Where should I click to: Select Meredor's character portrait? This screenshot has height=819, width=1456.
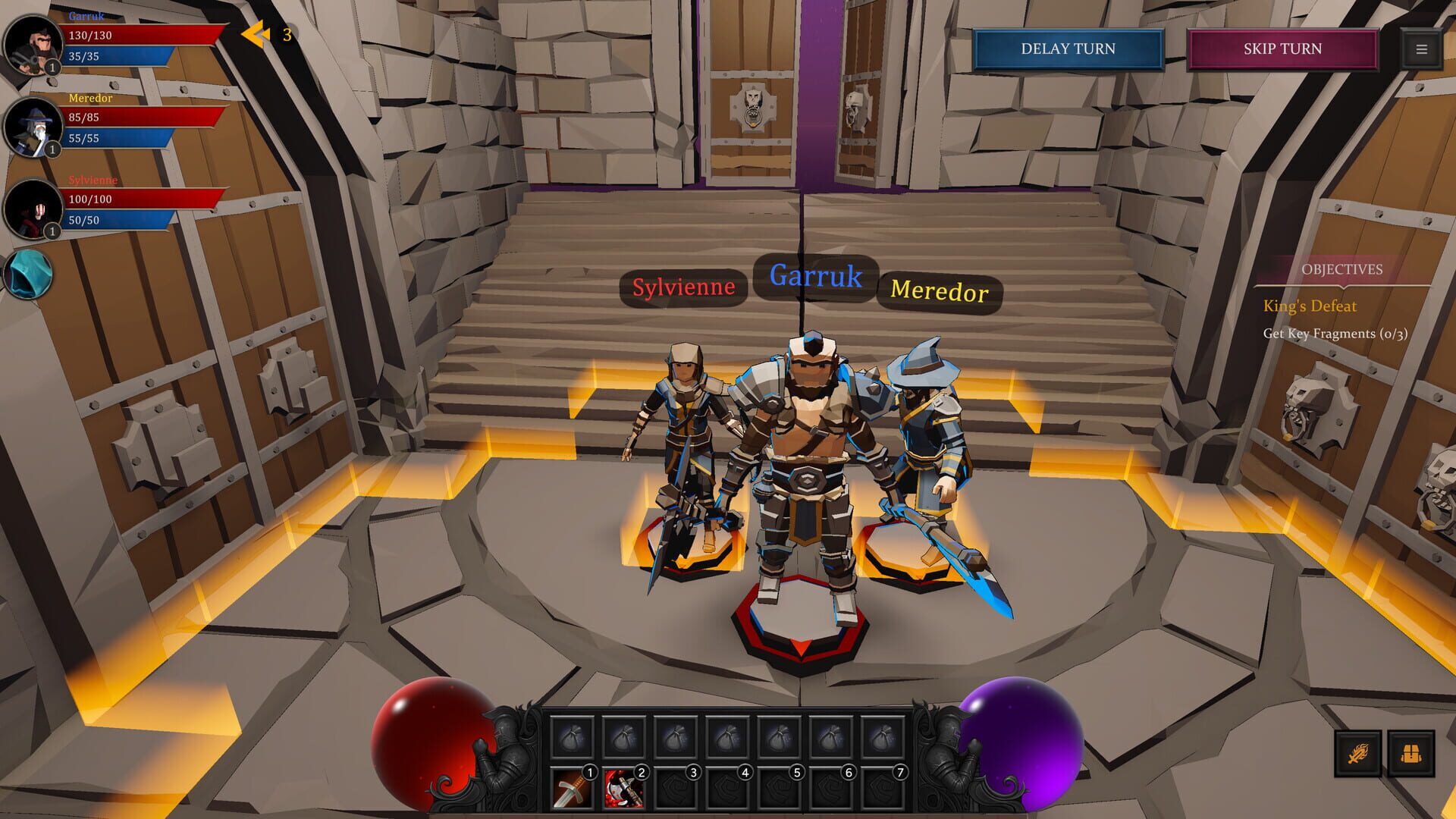[32, 126]
